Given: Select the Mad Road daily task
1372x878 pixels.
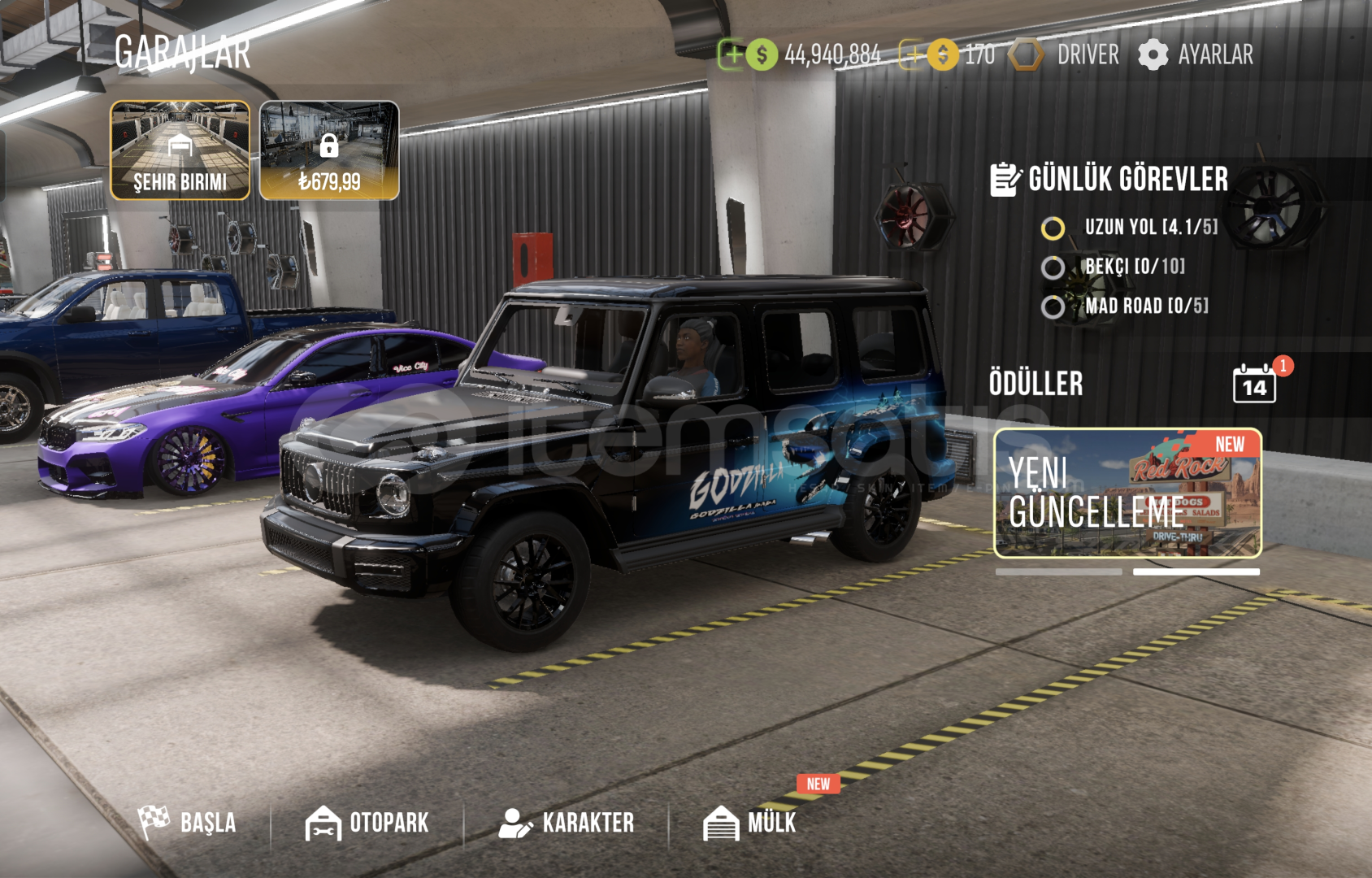Looking at the screenshot, I should (x=1126, y=306).
